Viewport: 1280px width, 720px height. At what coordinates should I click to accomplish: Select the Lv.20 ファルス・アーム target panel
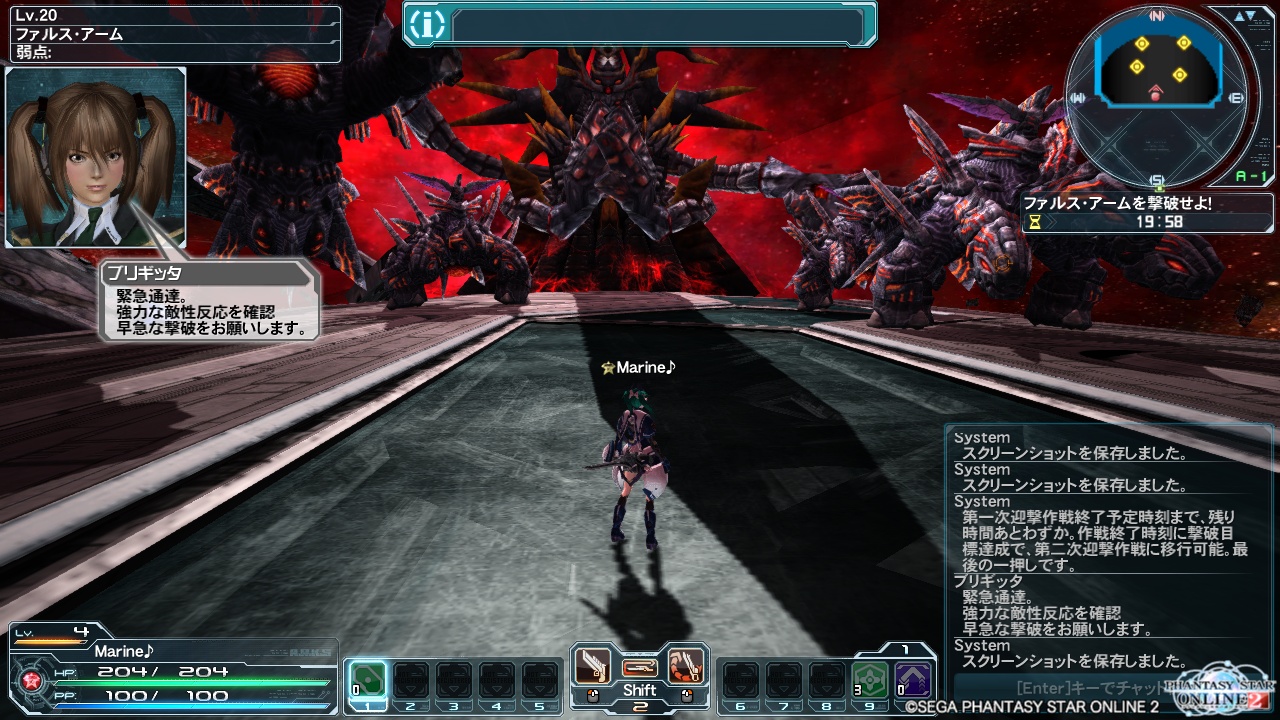171,34
